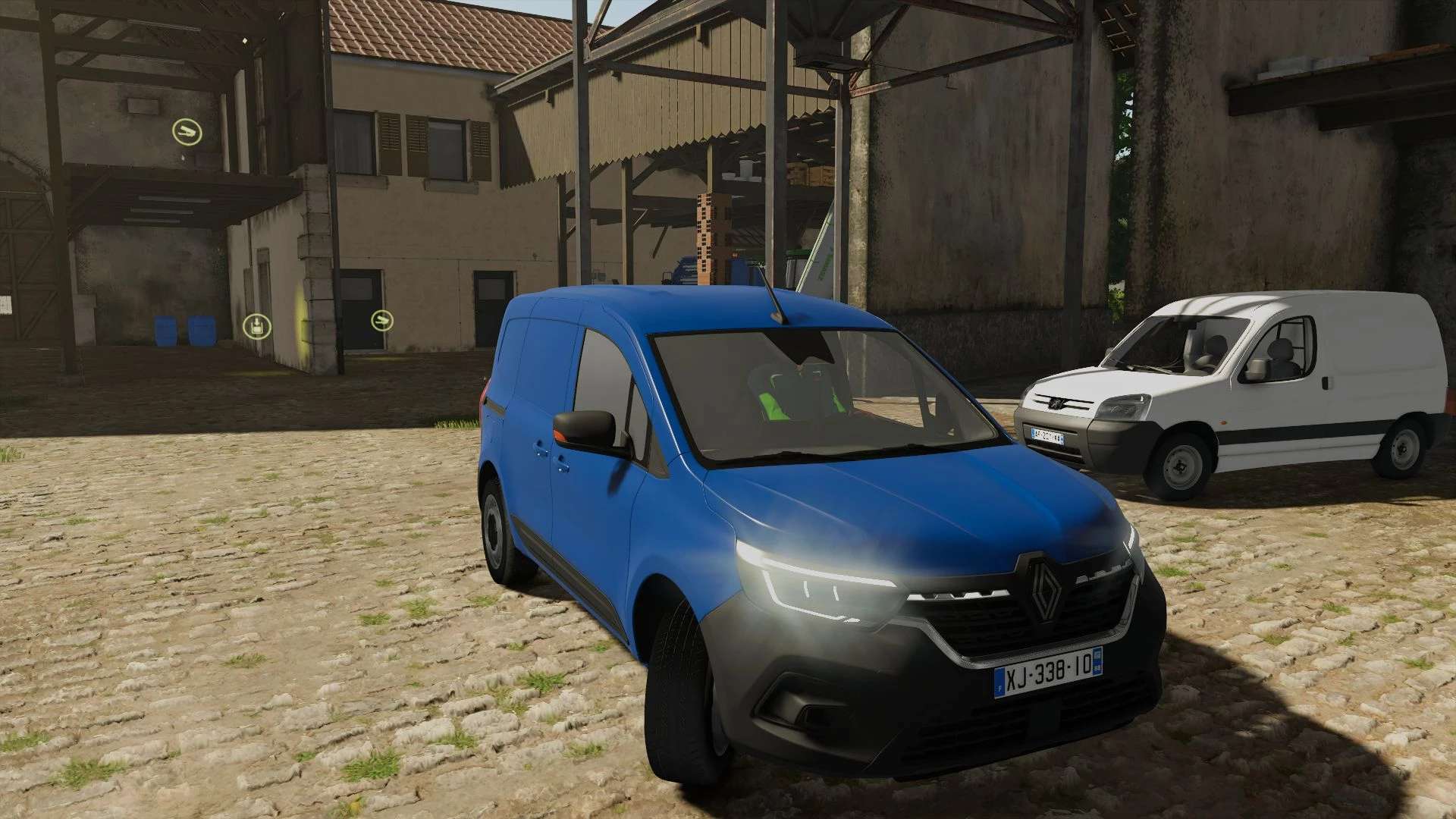This screenshot has width=1456, height=819.
Task: Click the loading marker beside the dark door
Action: tap(382, 320)
